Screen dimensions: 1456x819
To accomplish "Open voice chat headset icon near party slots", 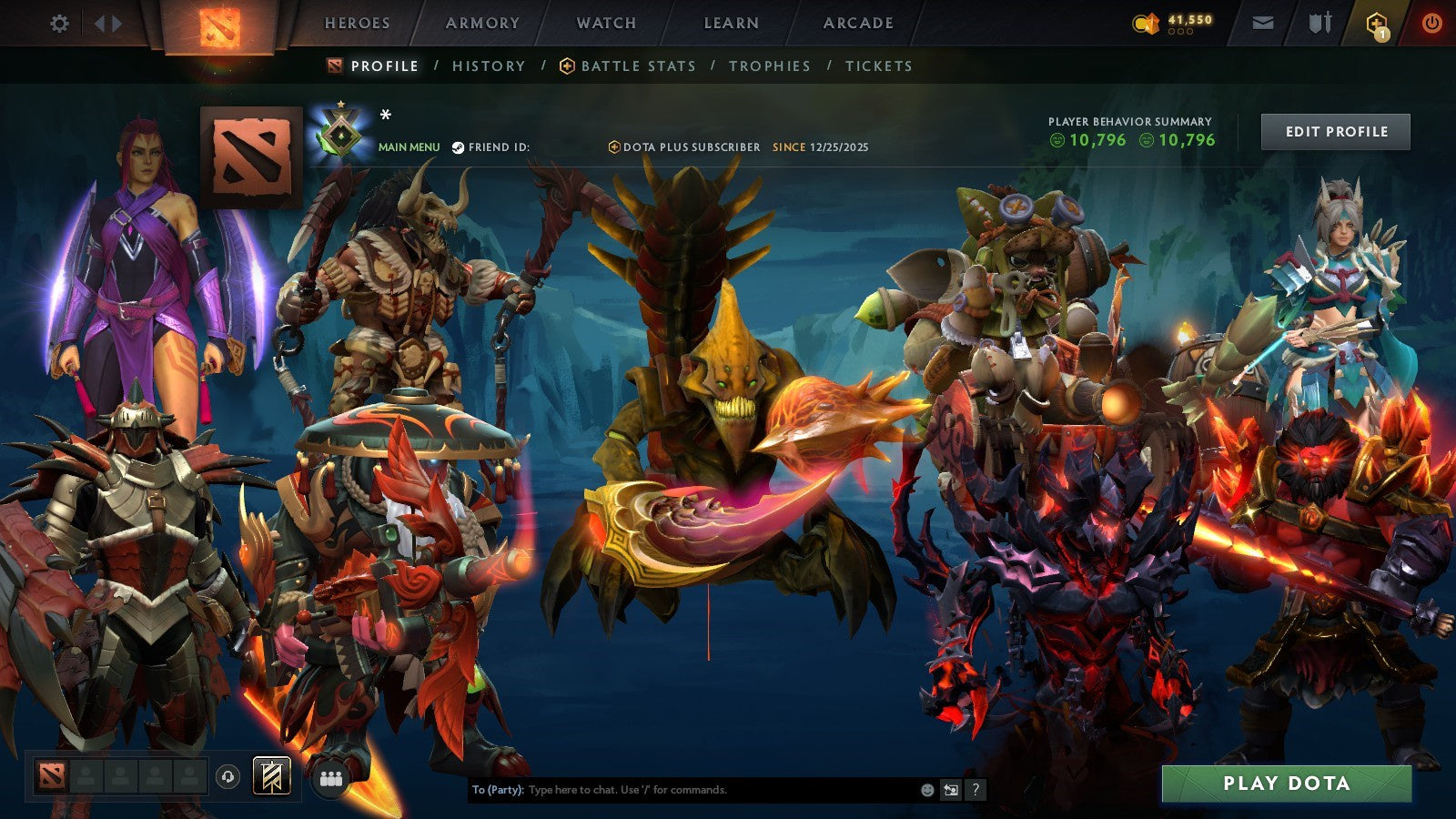I will coord(227,777).
